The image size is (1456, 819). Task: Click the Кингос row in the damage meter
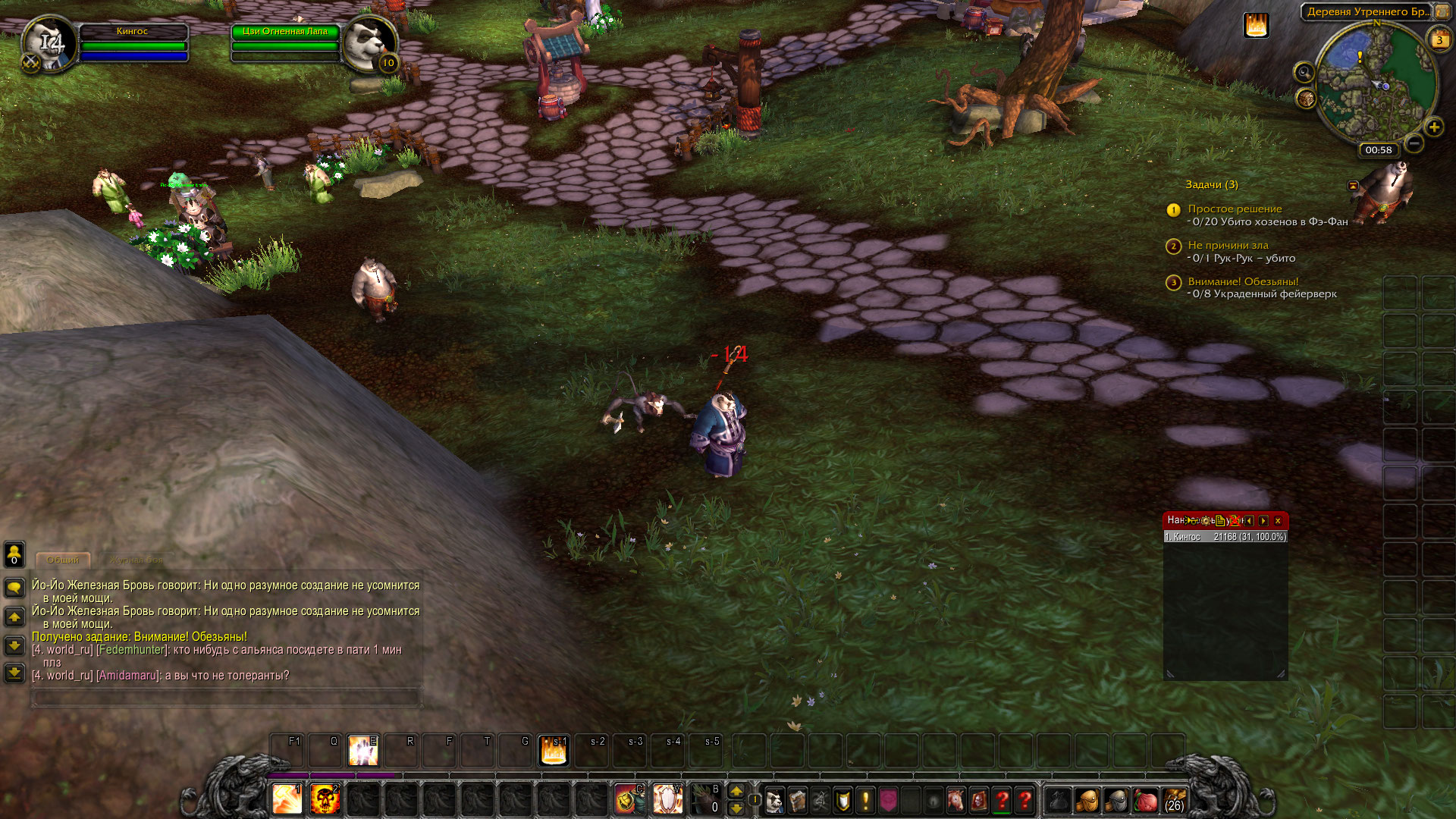point(1225,537)
